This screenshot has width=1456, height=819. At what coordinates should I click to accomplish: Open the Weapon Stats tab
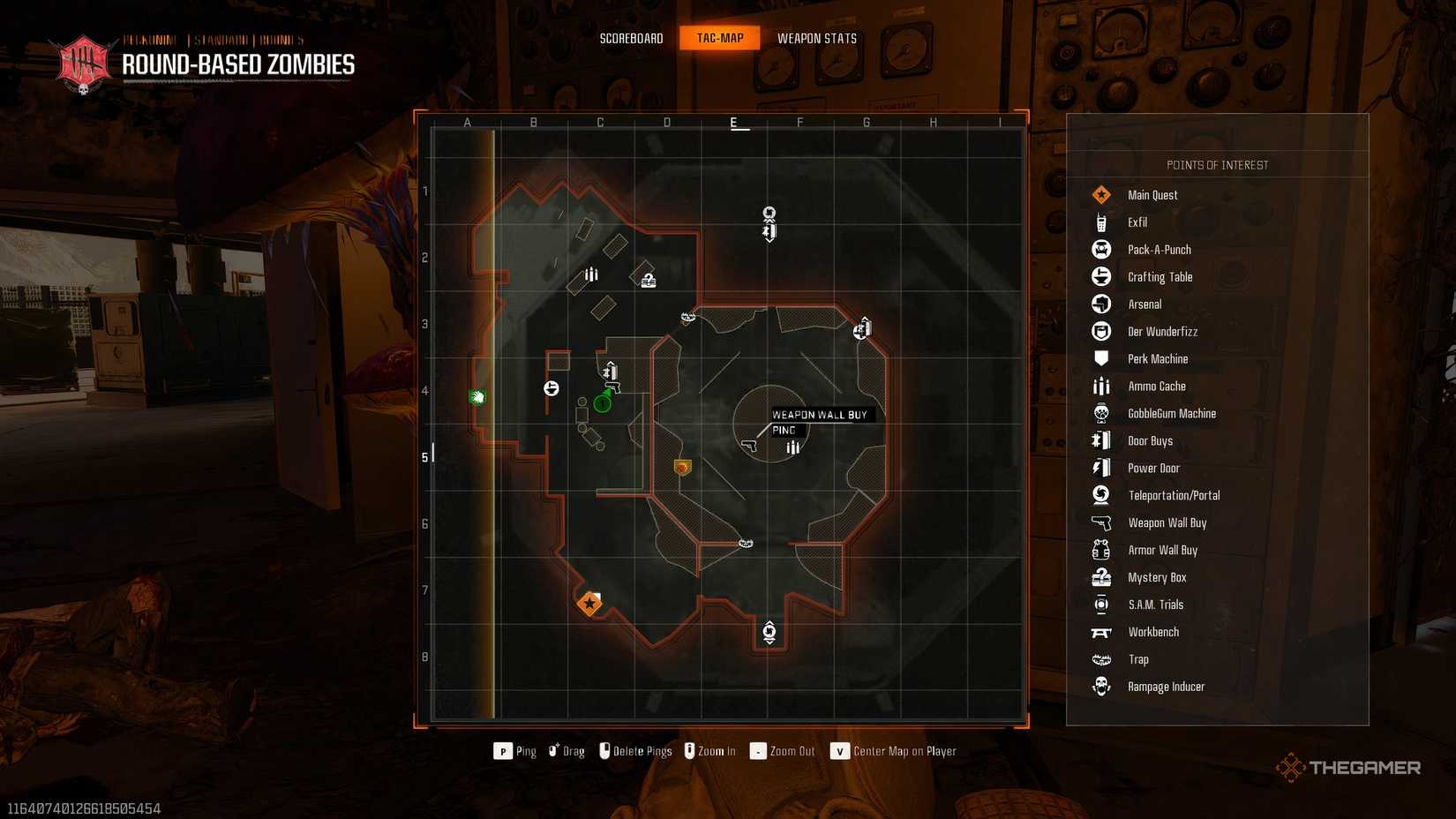click(x=816, y=38)
